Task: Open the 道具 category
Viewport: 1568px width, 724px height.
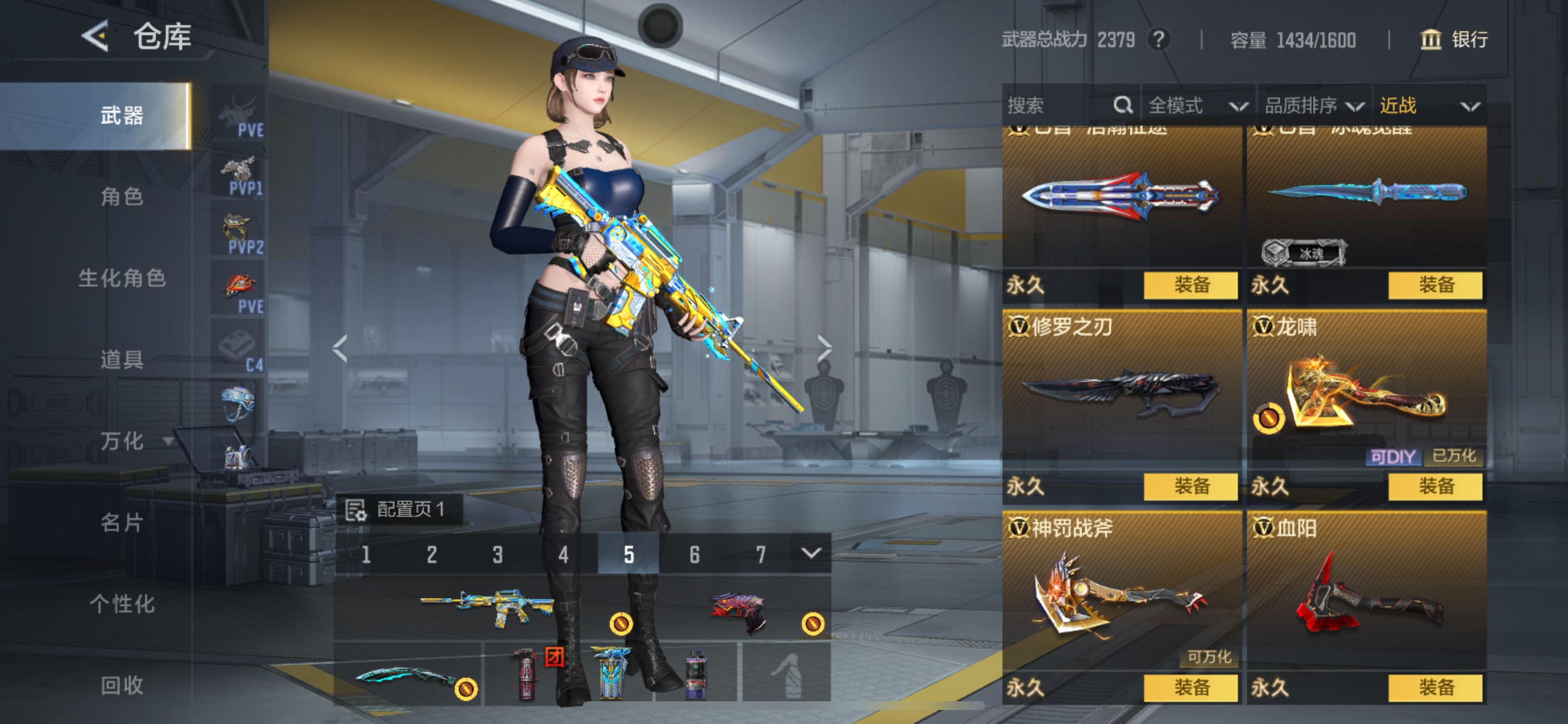Action: tap(122, 360)
